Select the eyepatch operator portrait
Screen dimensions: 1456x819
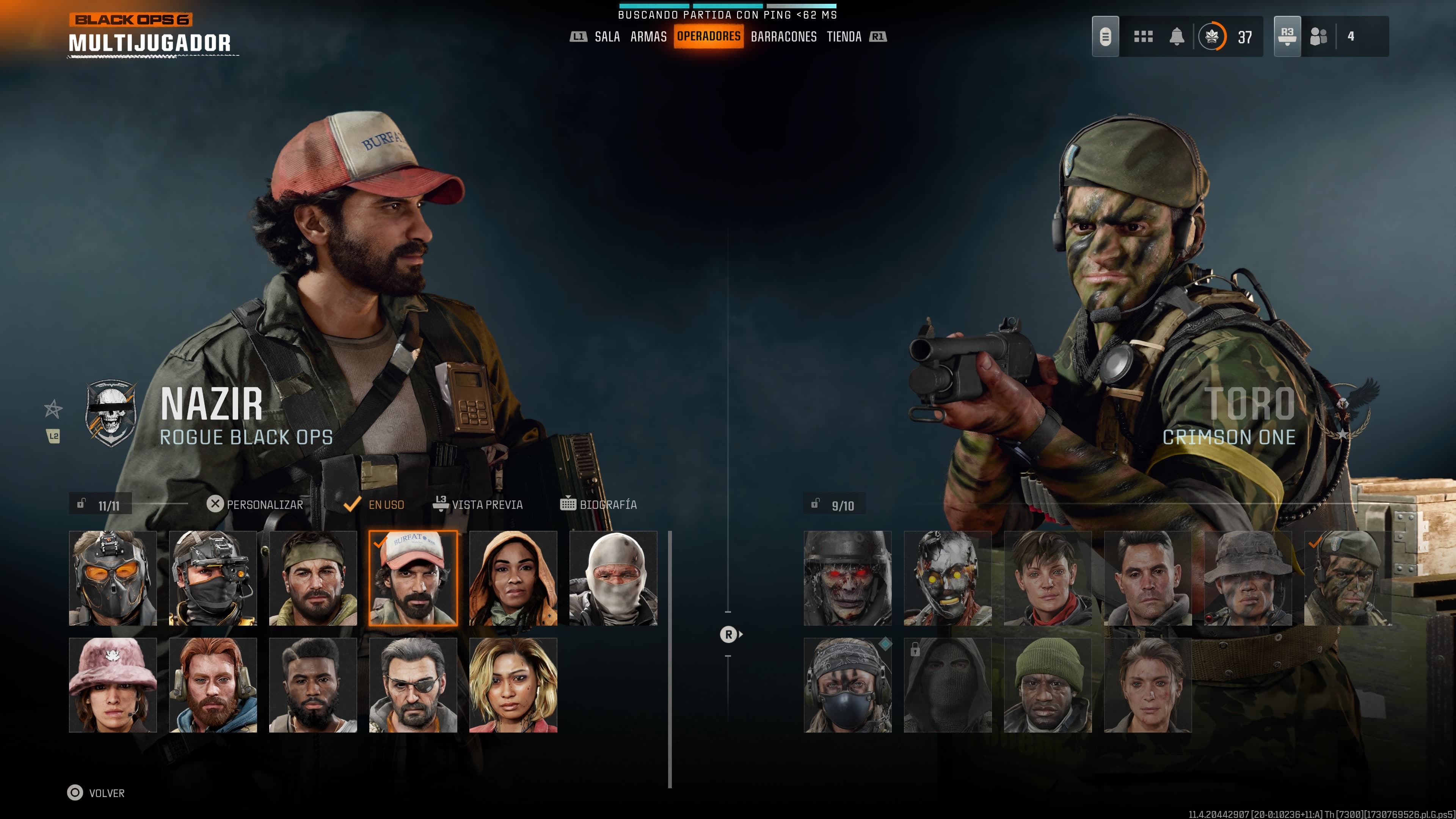click(413, 685)
